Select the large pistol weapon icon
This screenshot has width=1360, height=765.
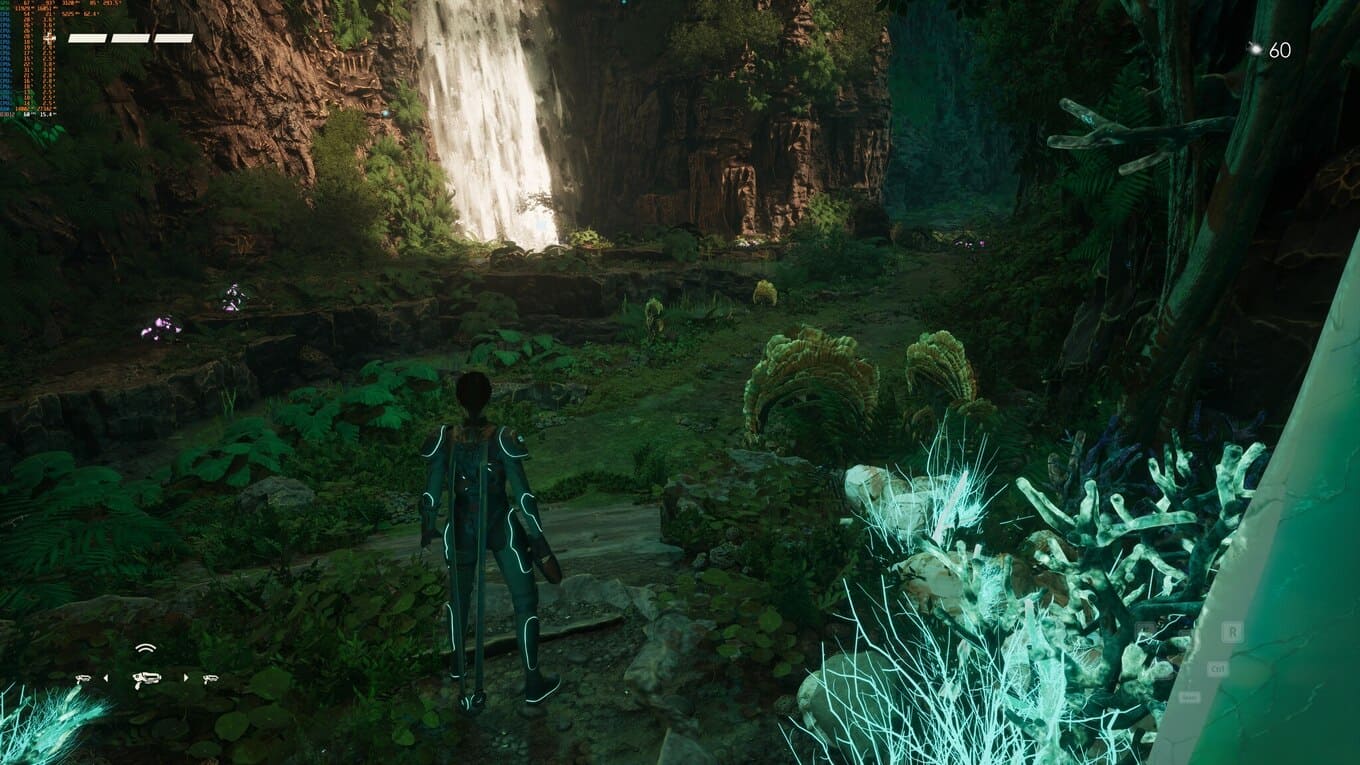[146, 679]
